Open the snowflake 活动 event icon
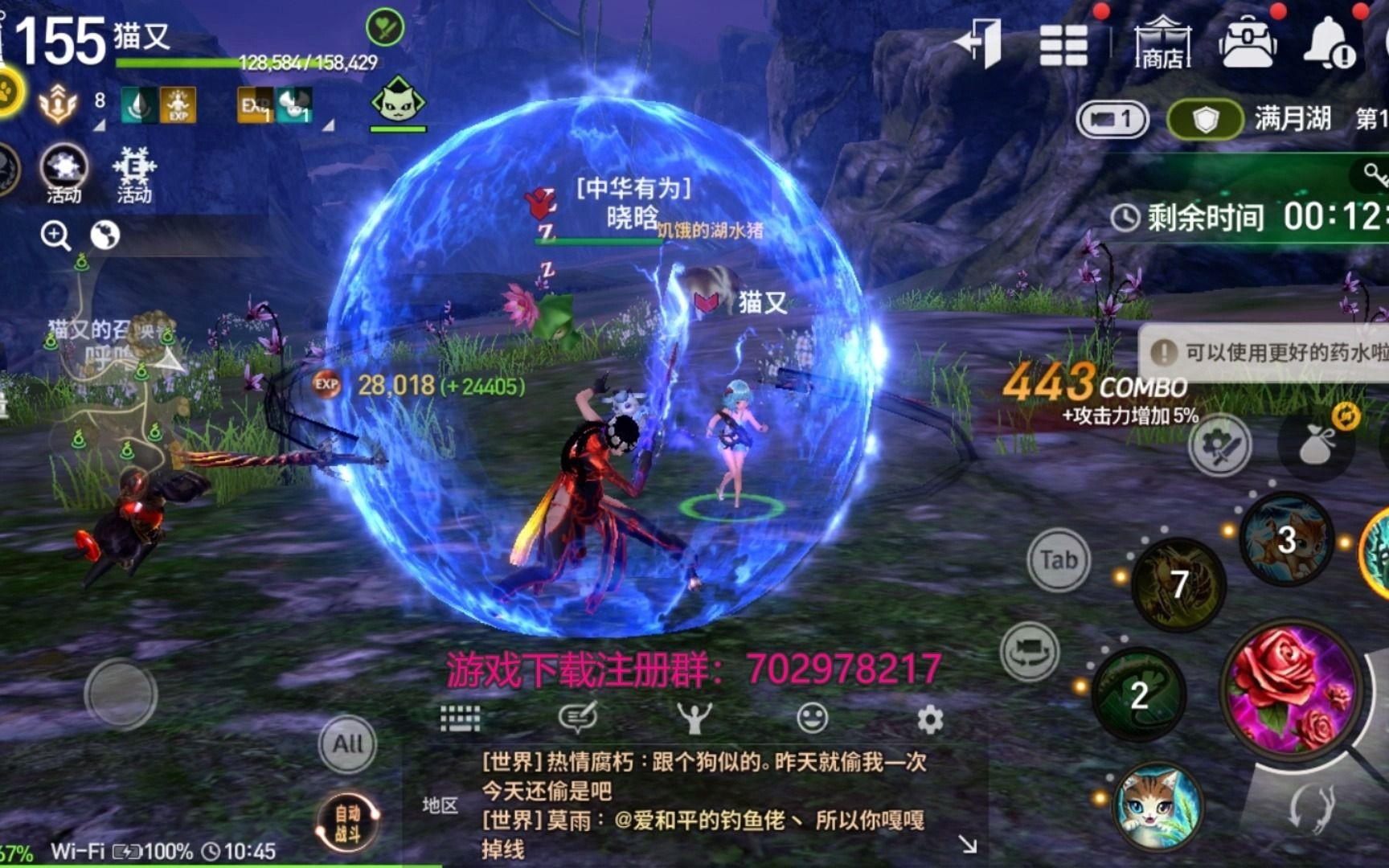Viewport: 1389px width, 868px height. pos(134,174)
